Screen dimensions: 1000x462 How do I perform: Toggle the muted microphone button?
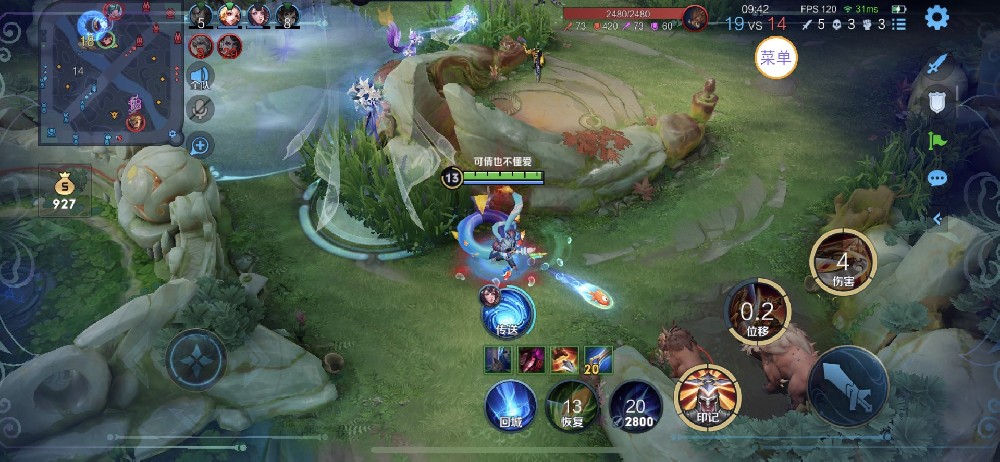tap(200, 110)
